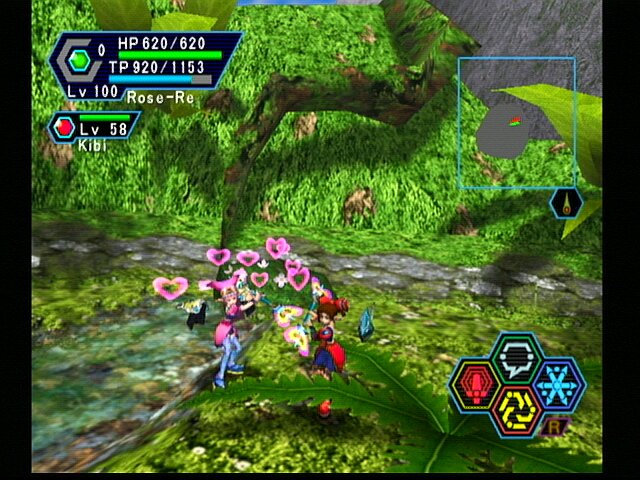Click the compass icon below the minimap

564,204
